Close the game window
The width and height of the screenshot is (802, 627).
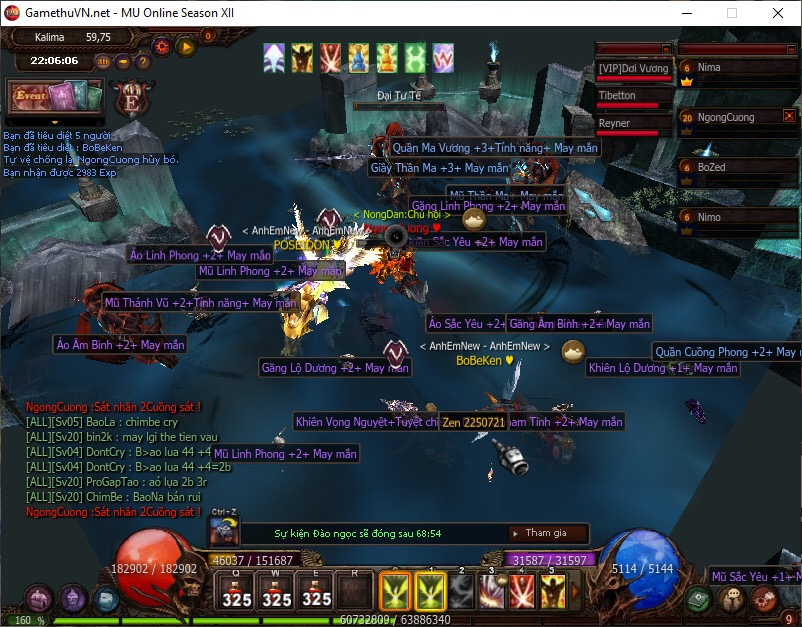tap(777, 13)
